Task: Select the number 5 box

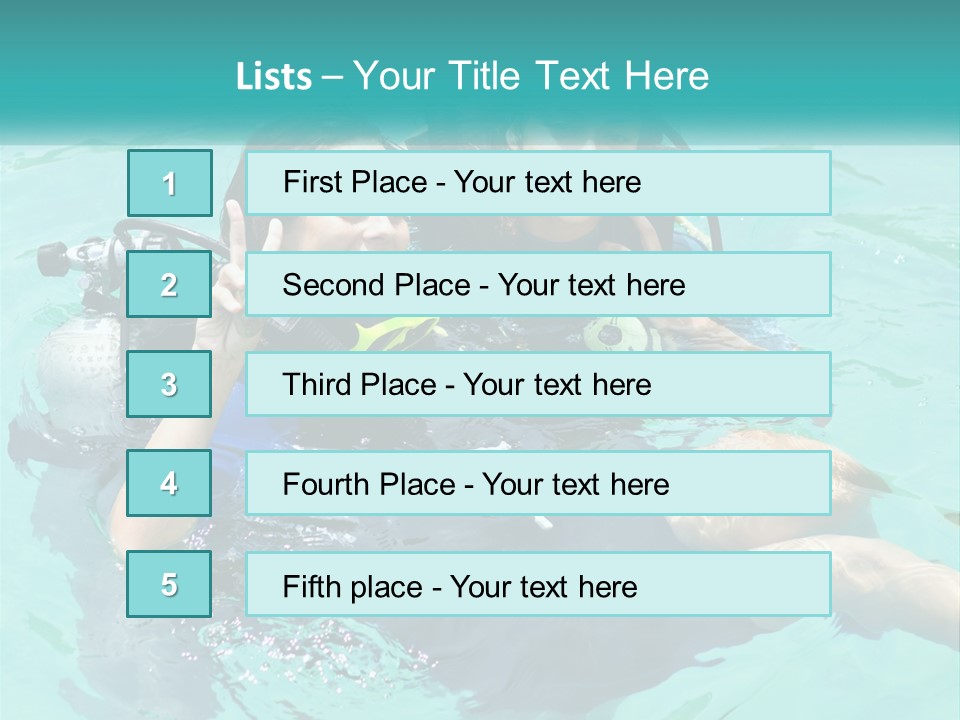Action: [170, 584]
